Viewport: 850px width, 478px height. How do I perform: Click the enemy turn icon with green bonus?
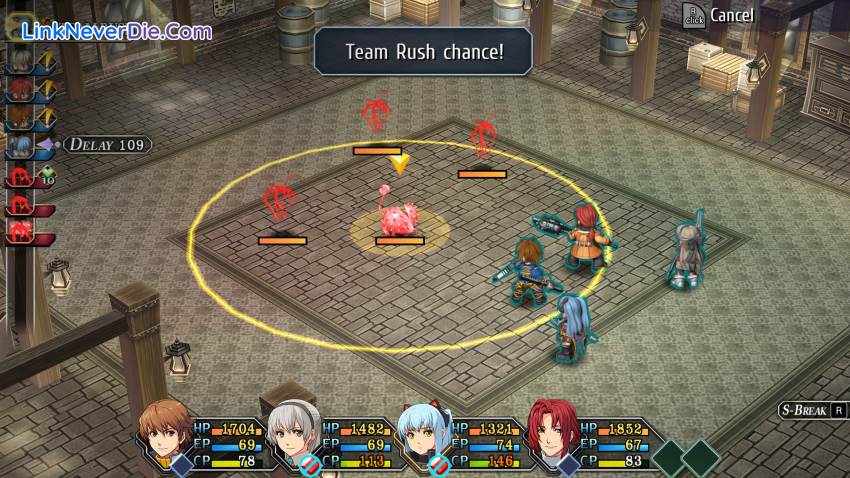[22, 177]
